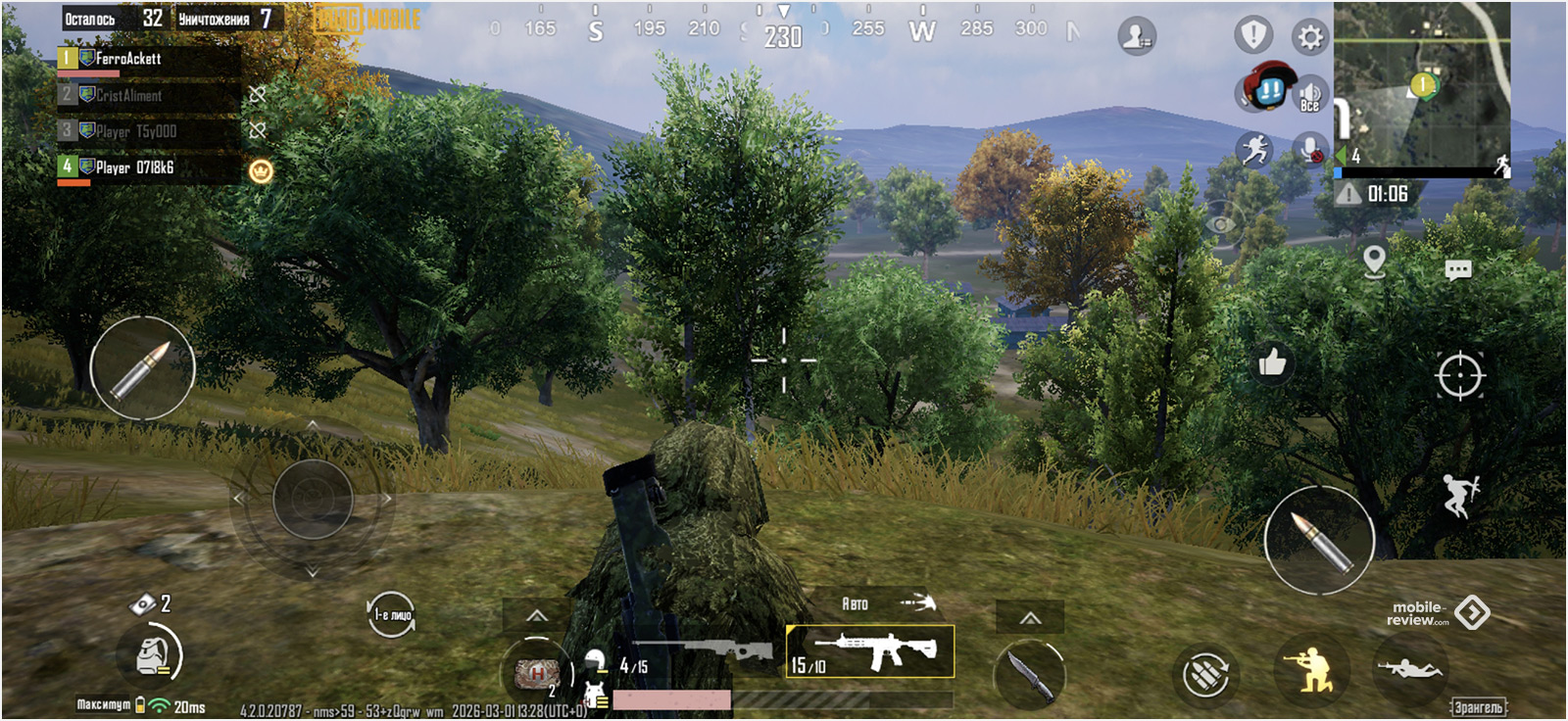Send a thumbs-up like
The image size is (1568, 721).
(x=1272, y=363)
